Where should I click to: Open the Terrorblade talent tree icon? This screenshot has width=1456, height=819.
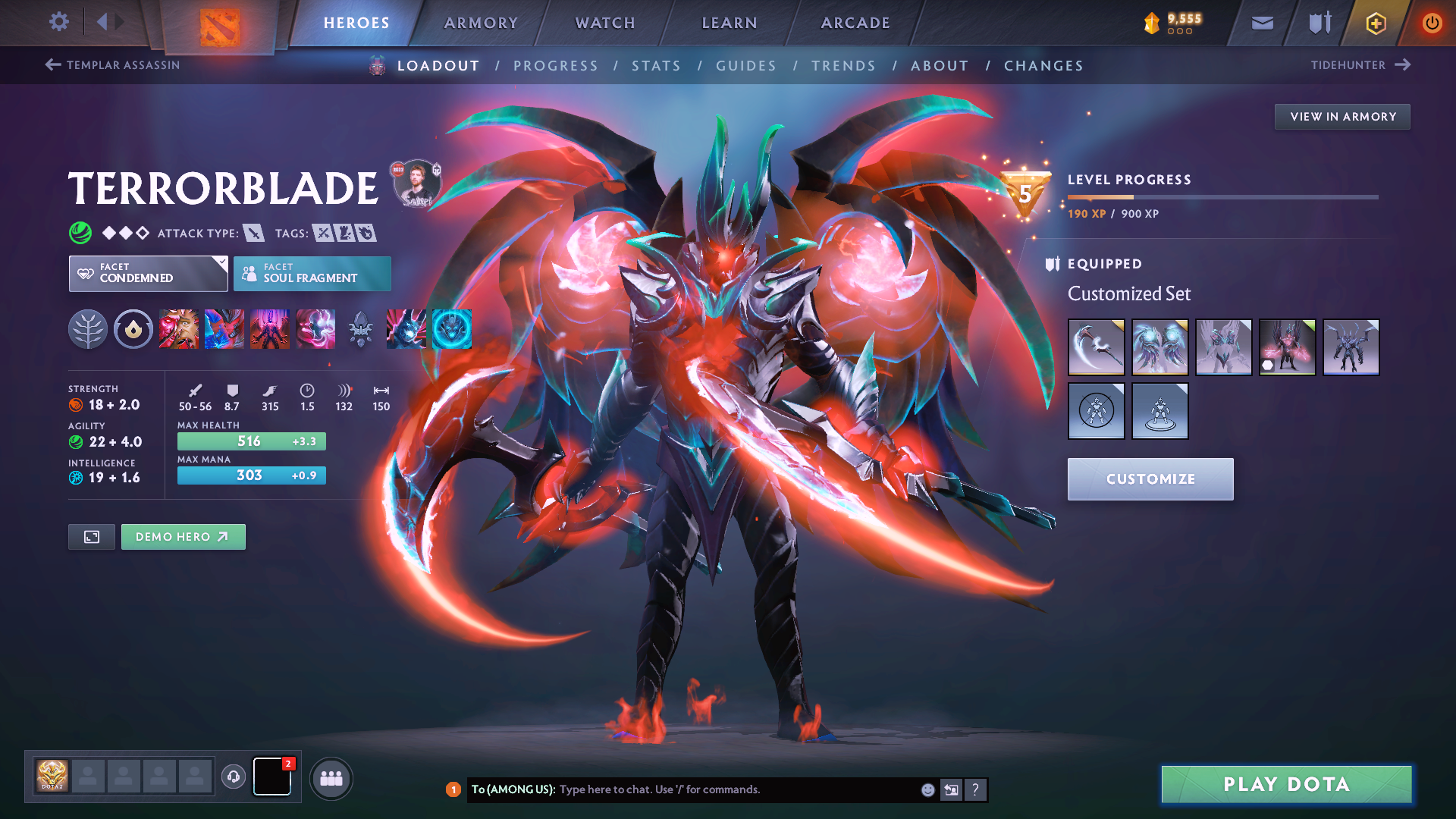click(x=89, y=329)
